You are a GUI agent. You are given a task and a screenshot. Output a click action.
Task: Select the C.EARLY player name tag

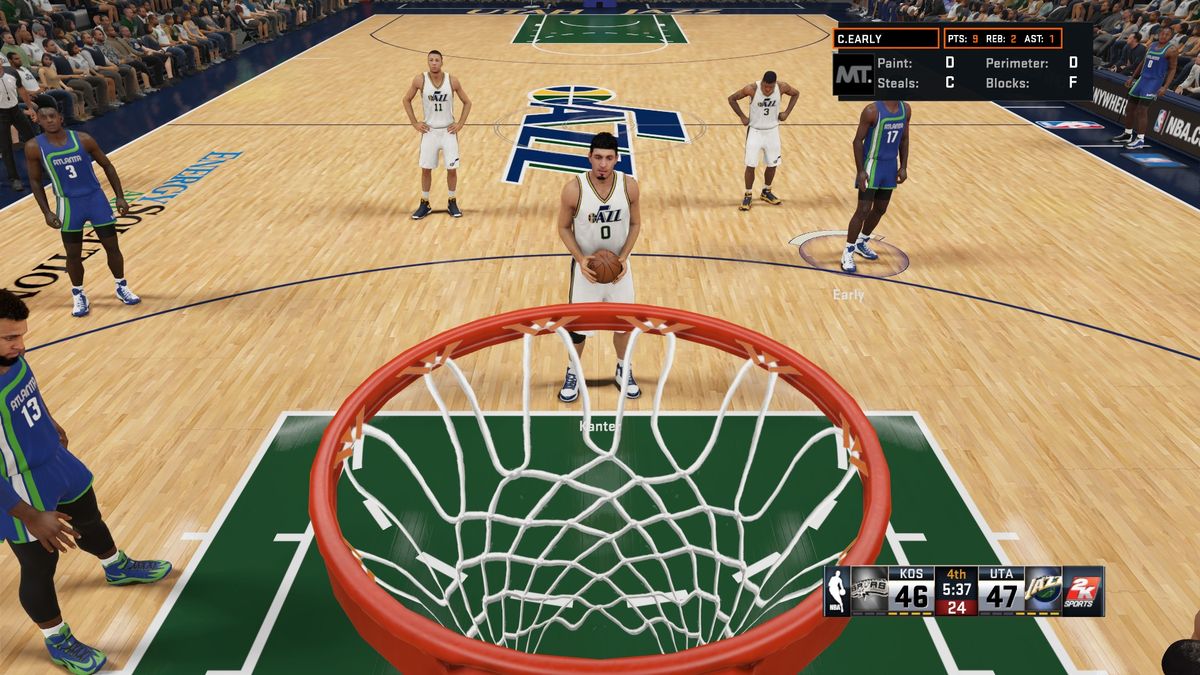pos(886,39)
